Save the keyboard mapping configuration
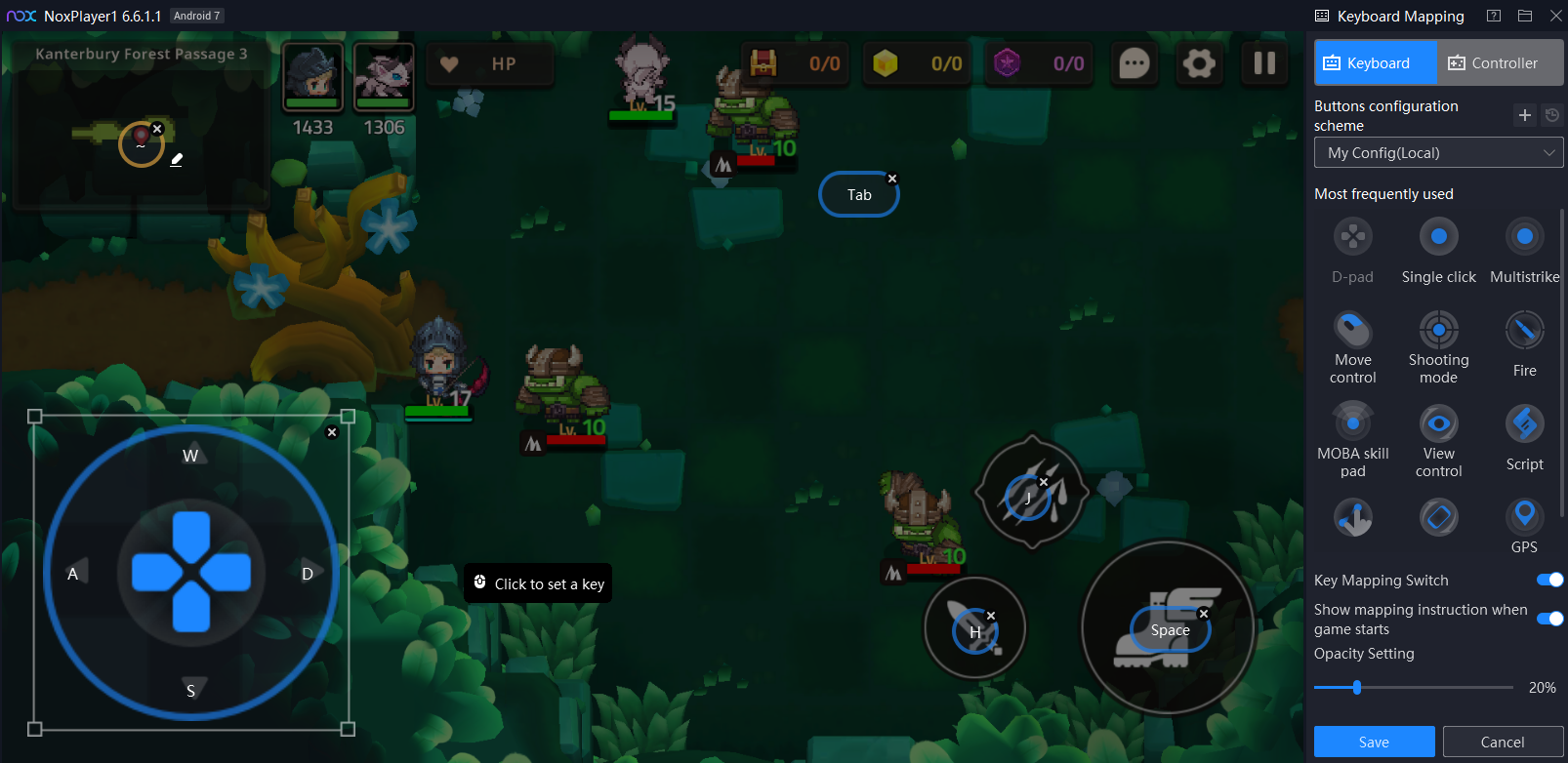 click(1374, 742)
